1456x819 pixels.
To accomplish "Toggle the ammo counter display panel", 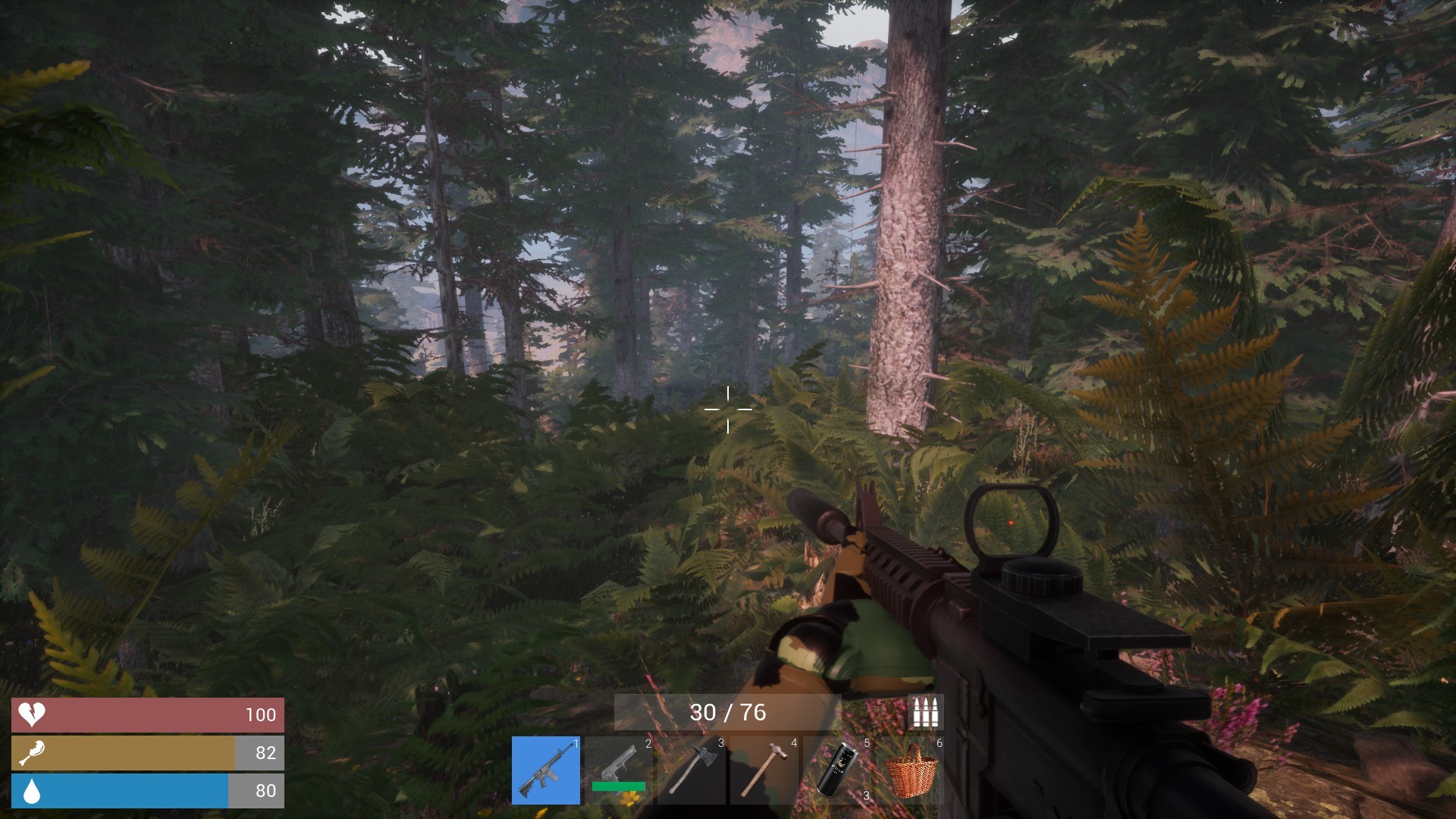I will tap(730, 712).
